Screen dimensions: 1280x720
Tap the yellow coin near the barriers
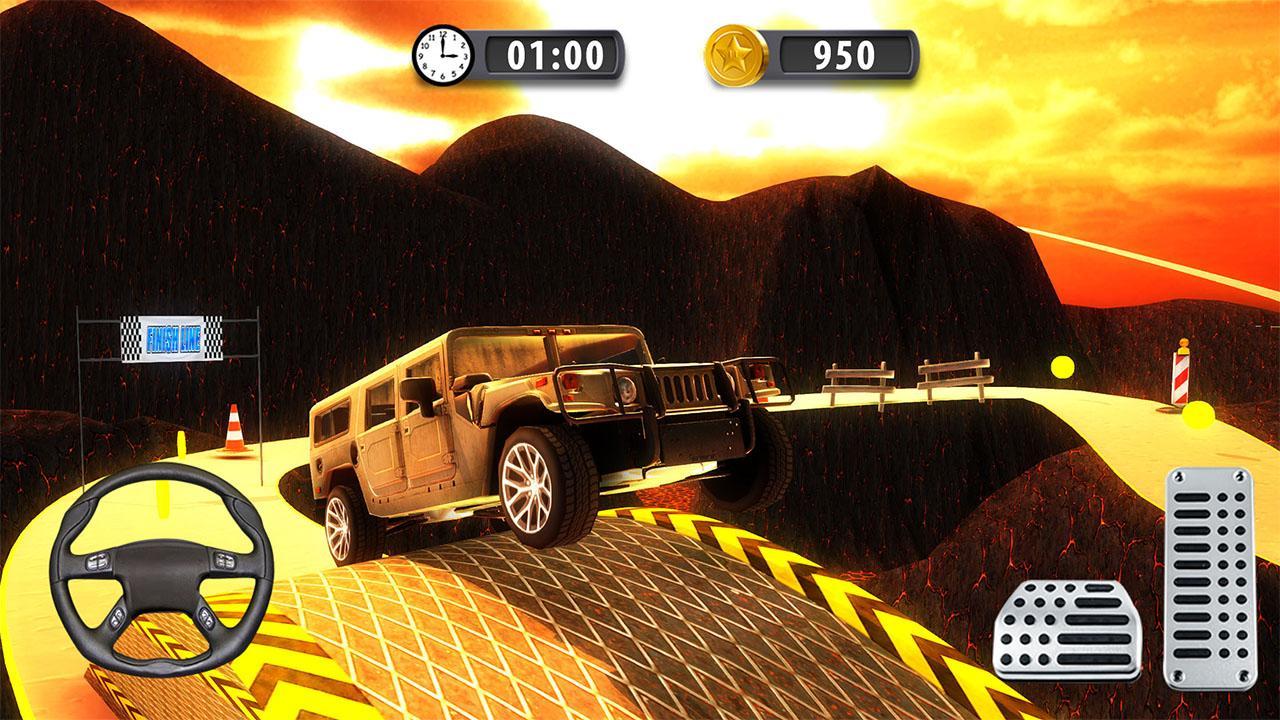click(1063, 365)
